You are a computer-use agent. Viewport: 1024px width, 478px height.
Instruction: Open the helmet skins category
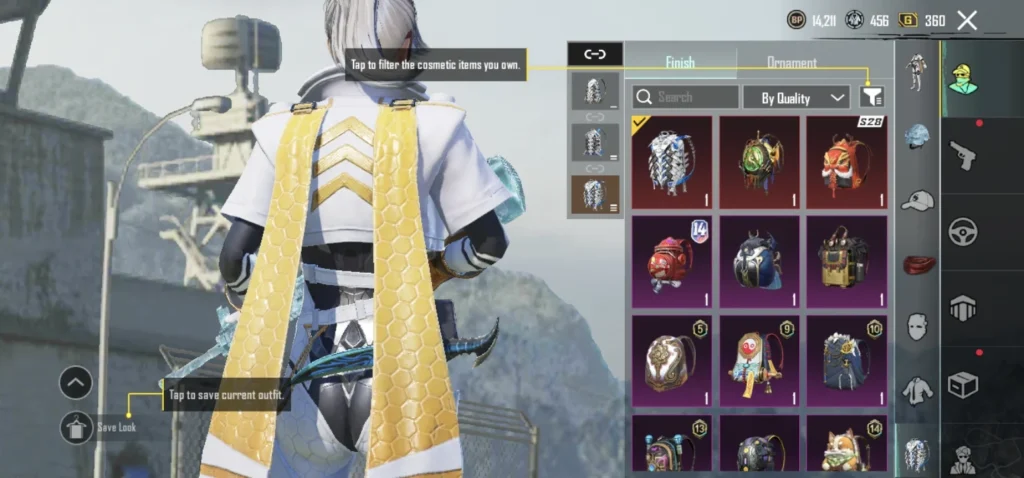pyautogui.click(x=916, y=137)
